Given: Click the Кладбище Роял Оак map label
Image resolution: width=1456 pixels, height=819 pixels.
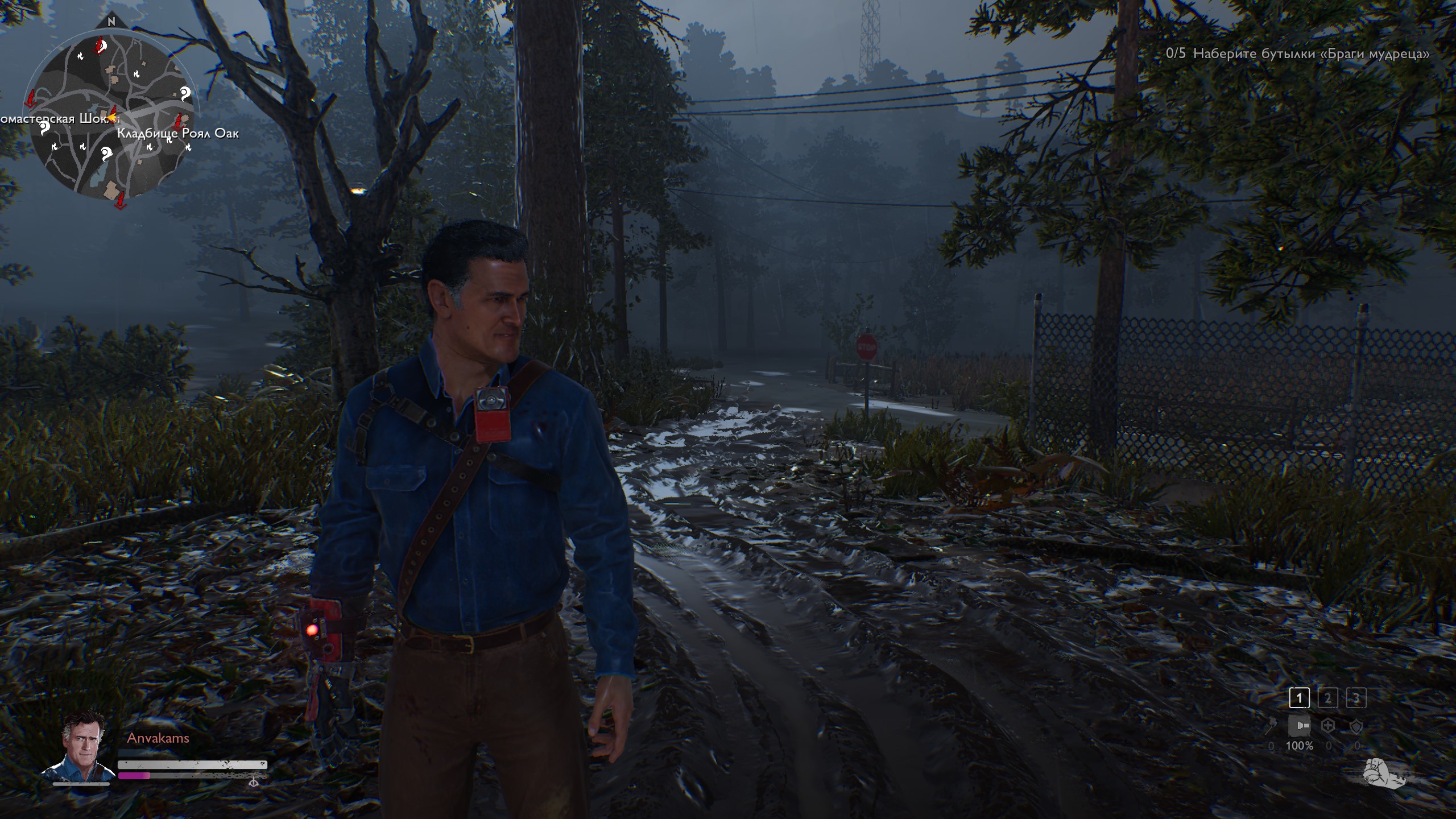Looking at the screenshot, I should point(177,134).
